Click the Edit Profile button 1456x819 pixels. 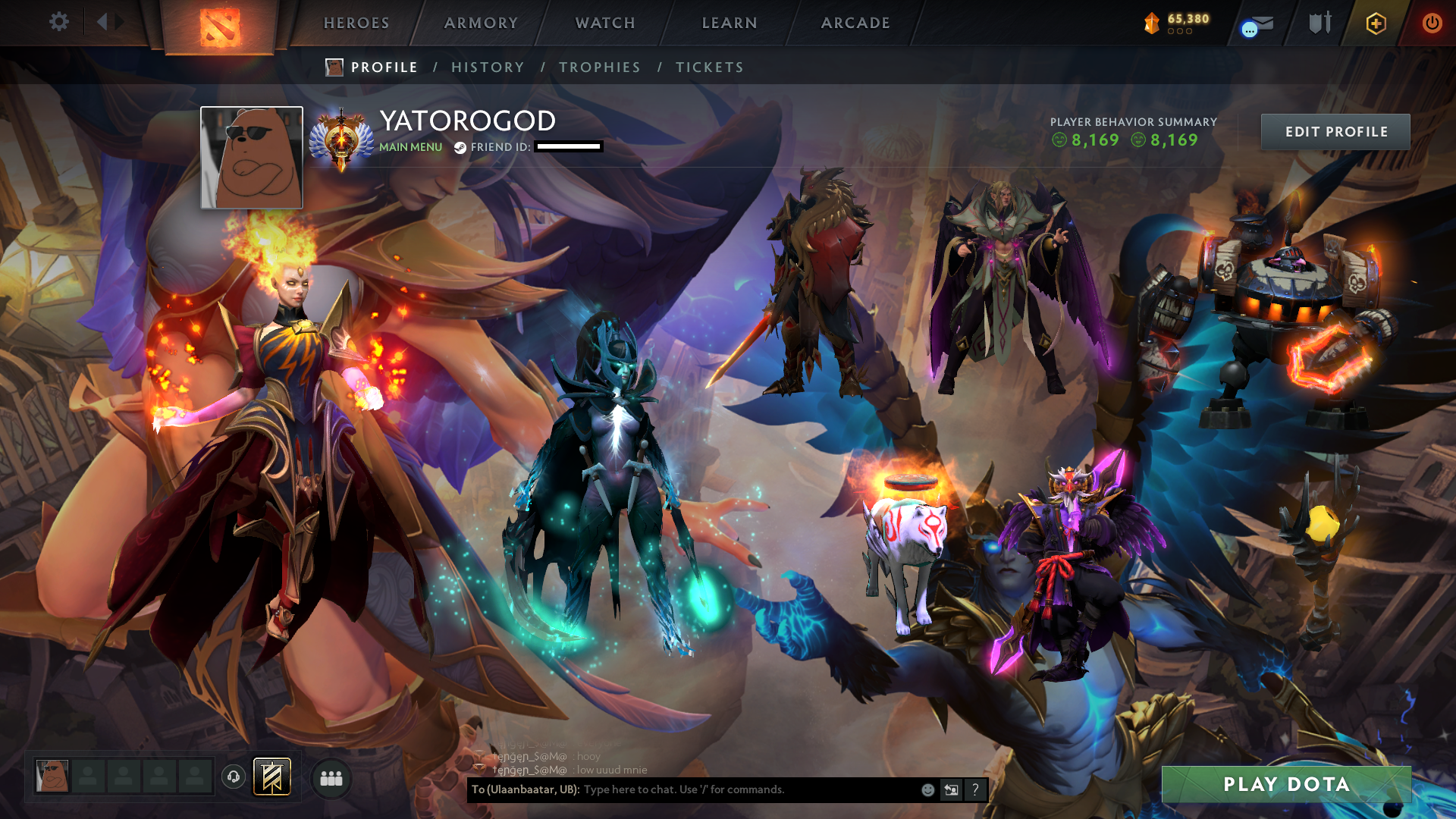tap(1335, 132)
